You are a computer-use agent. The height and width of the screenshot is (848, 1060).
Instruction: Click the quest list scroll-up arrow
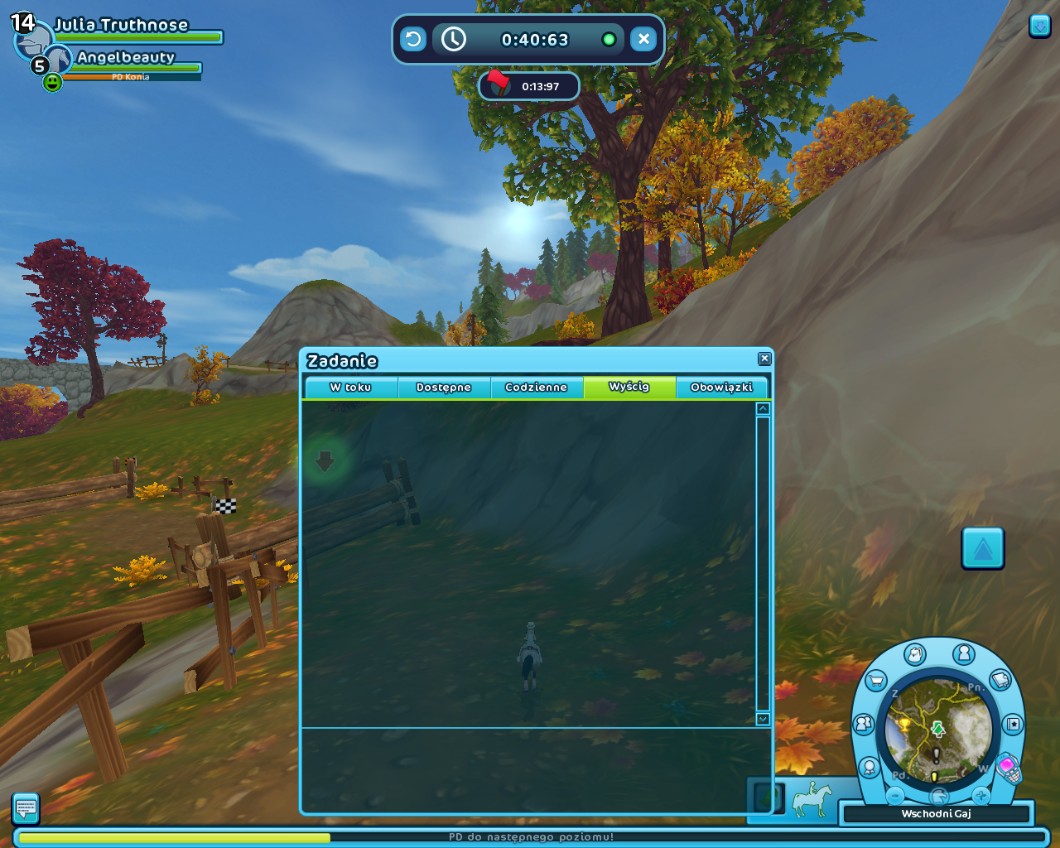coord(763,409)
